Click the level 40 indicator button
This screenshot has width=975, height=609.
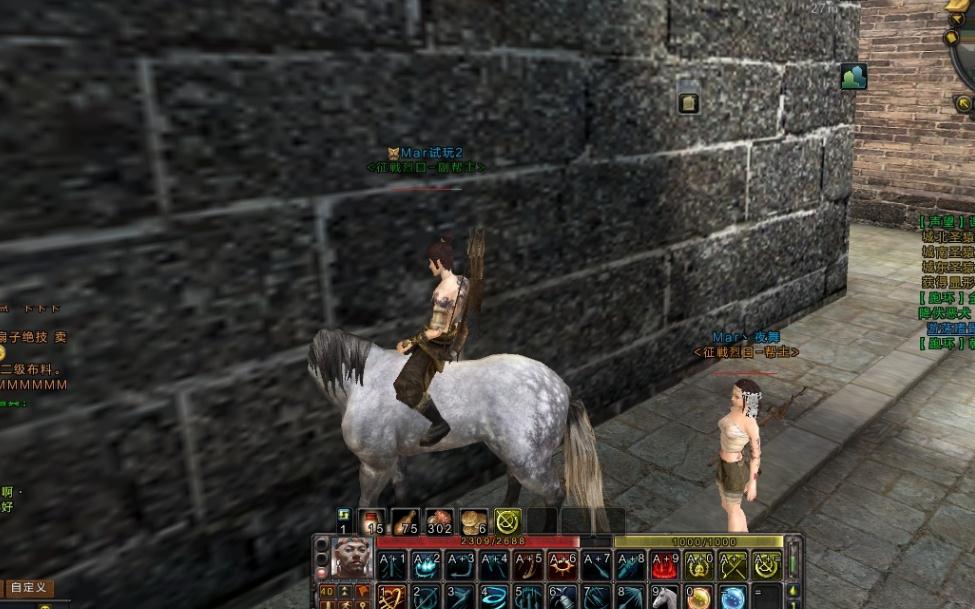point(327,592)
